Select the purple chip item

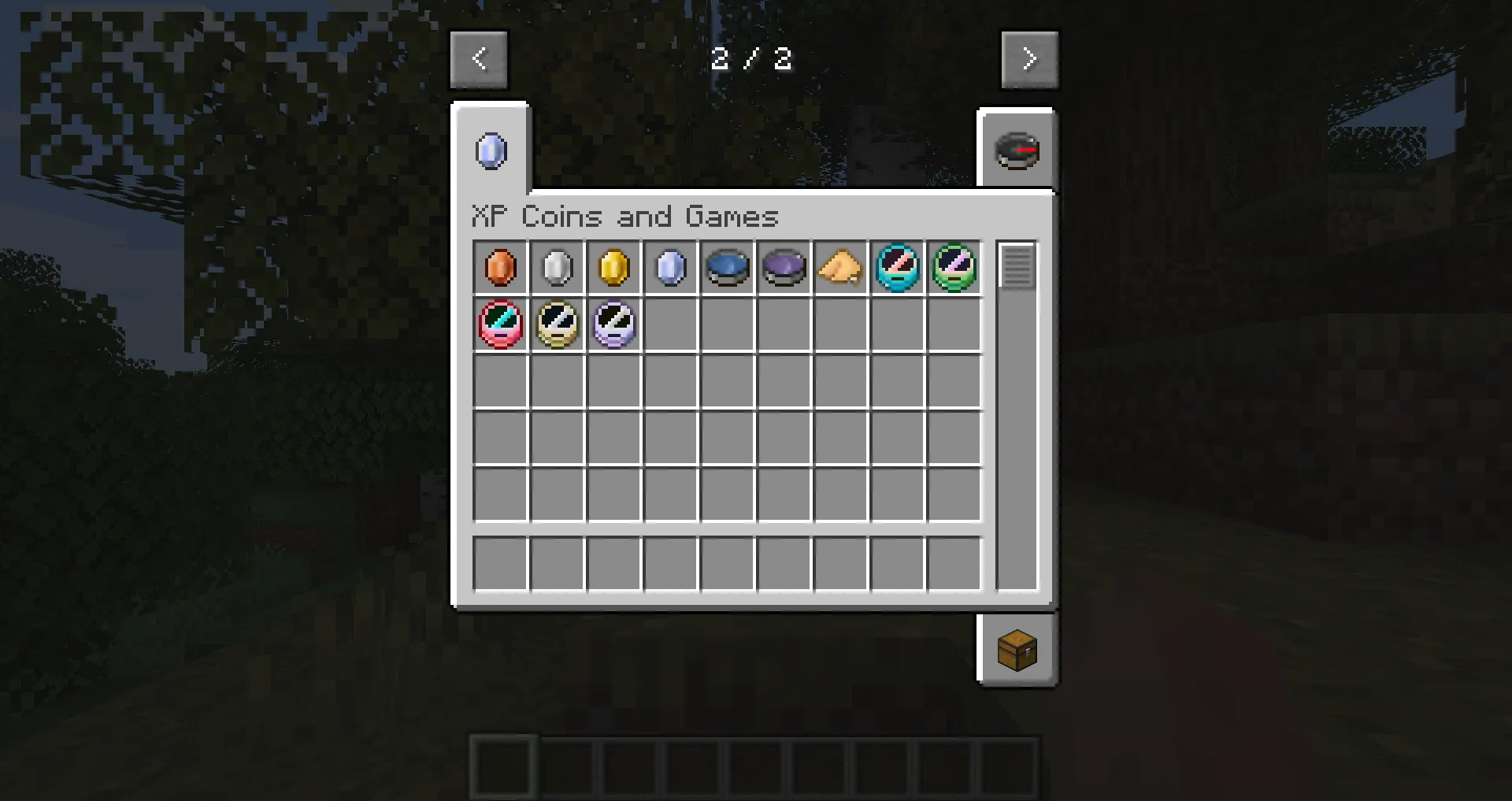pos(784,268)
